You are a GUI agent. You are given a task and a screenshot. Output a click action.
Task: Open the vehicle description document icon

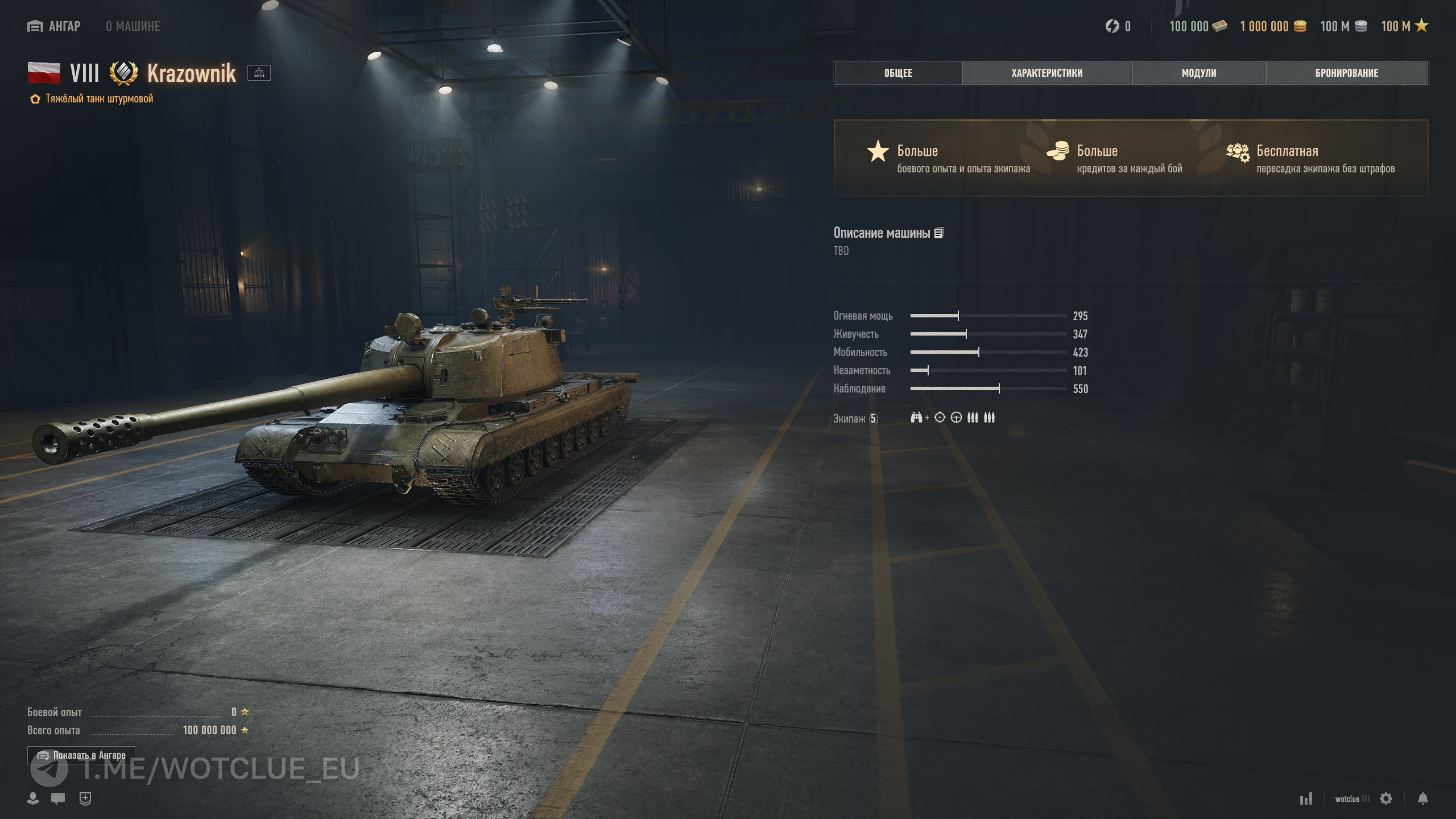click(x=939, y=233)
